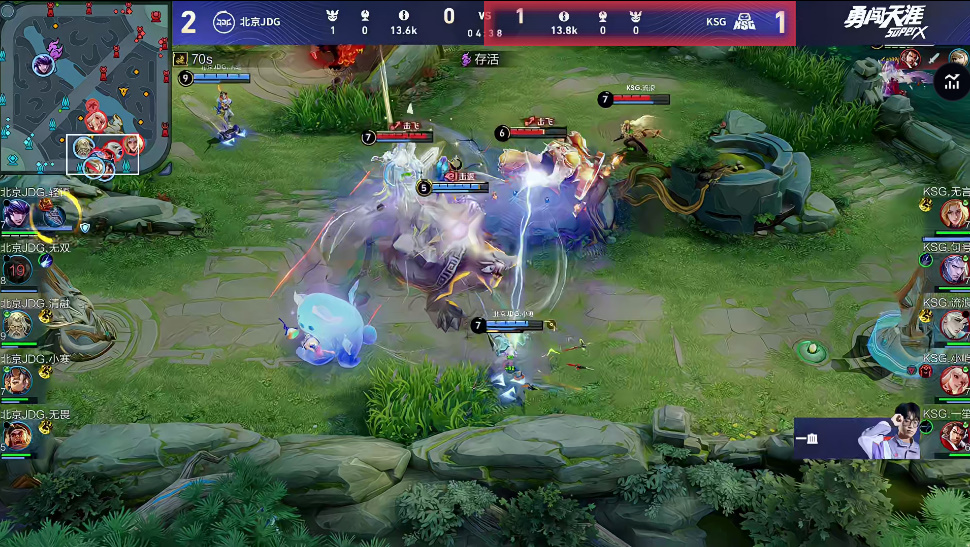Image resolution: width=970 pixels, height=547 pixels.
Task: Click the KSG team logo on scoreboard
Action: tap(745, 22)
